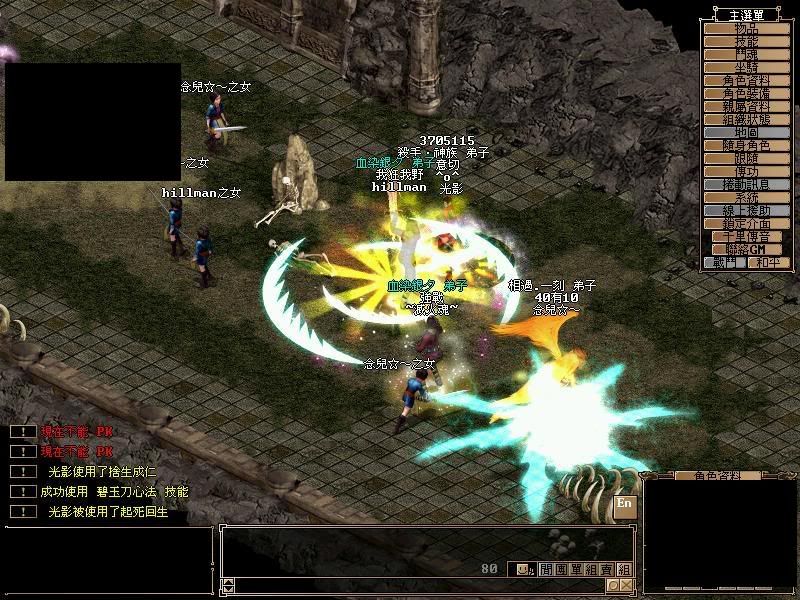
Task: Open 線上援助 online help
Action: (745, 211)
